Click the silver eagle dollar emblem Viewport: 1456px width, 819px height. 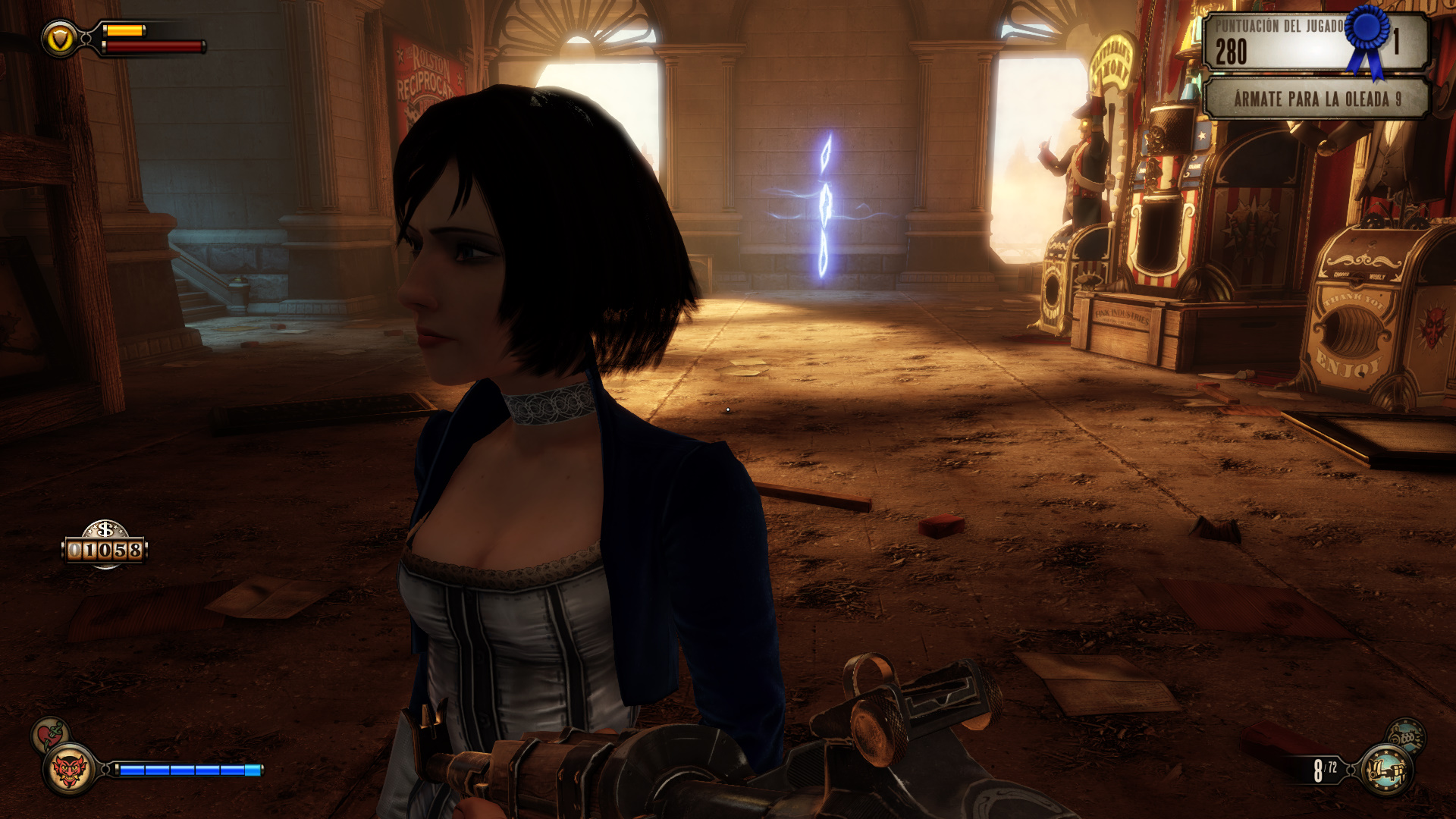pos(105,529)
